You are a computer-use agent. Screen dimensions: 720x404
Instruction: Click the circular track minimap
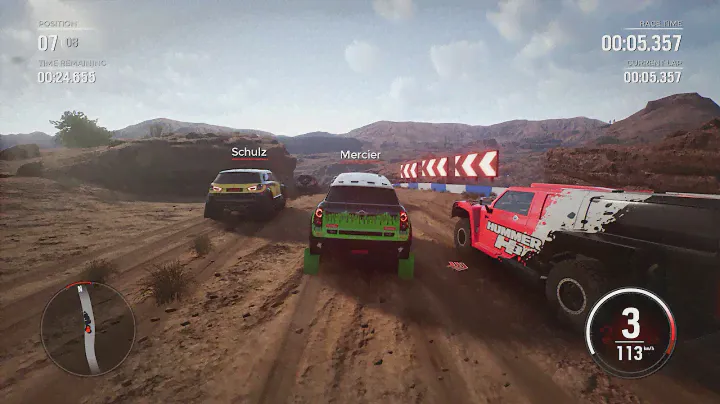[x=88, y=328]
